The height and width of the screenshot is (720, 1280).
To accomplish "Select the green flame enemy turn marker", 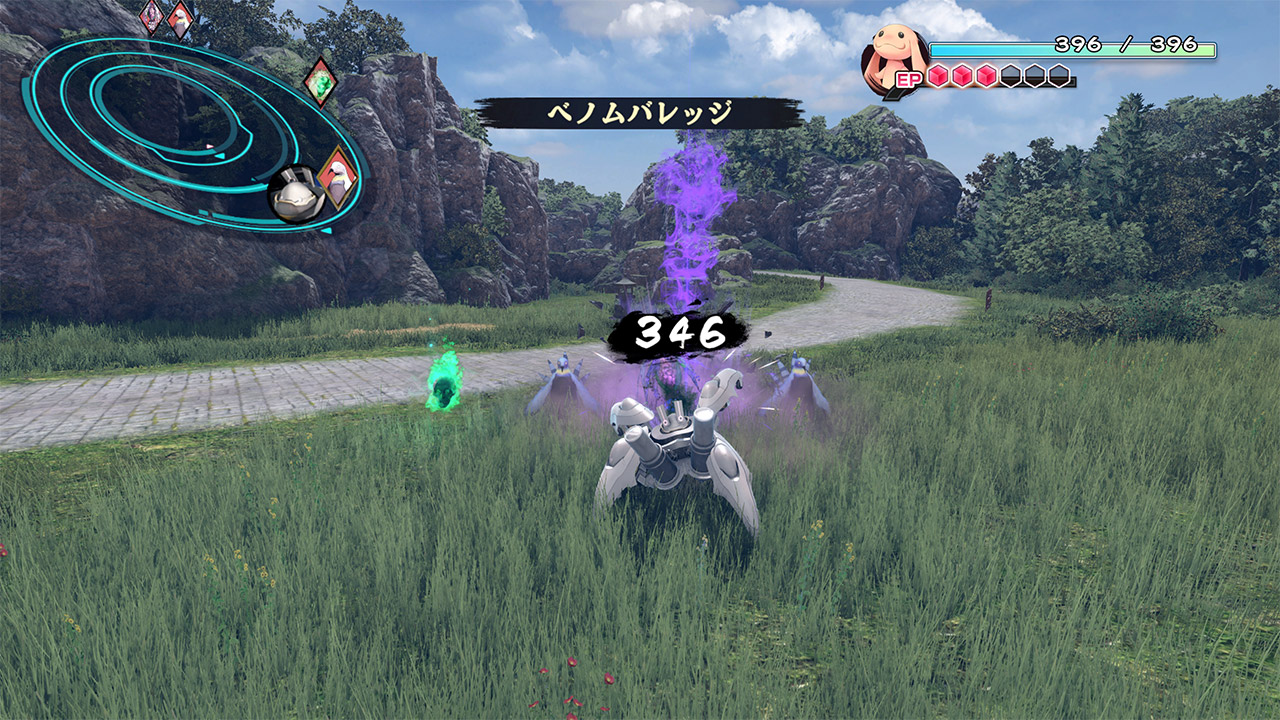I will coord(319,82).
